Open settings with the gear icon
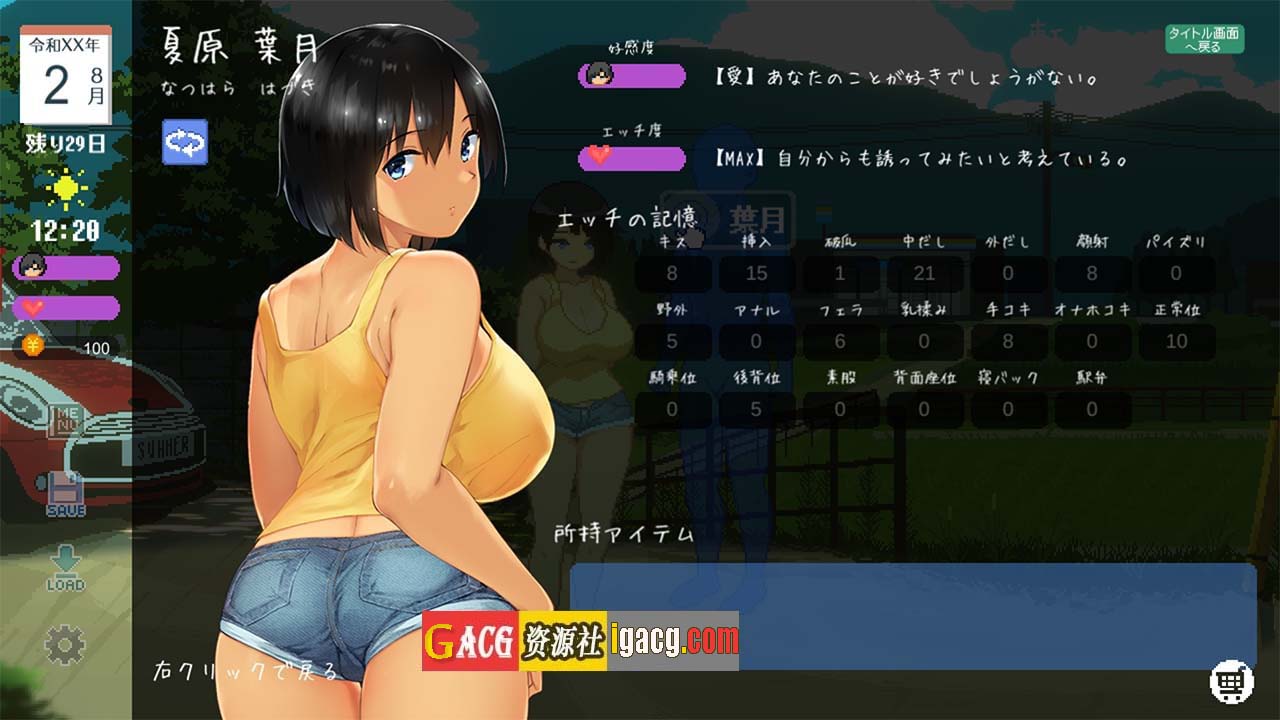 tap(66, 645)
